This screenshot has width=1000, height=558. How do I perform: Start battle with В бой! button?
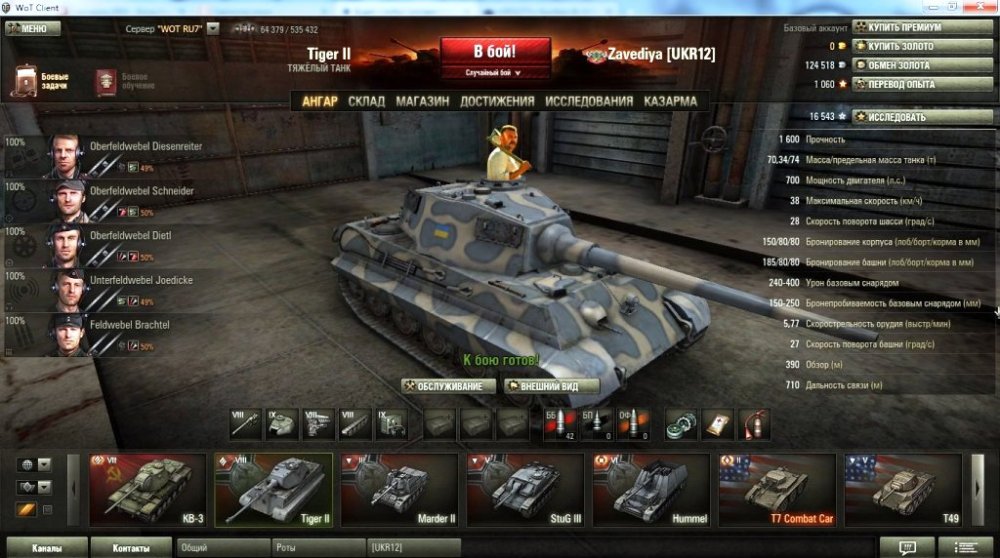[496, 51]
